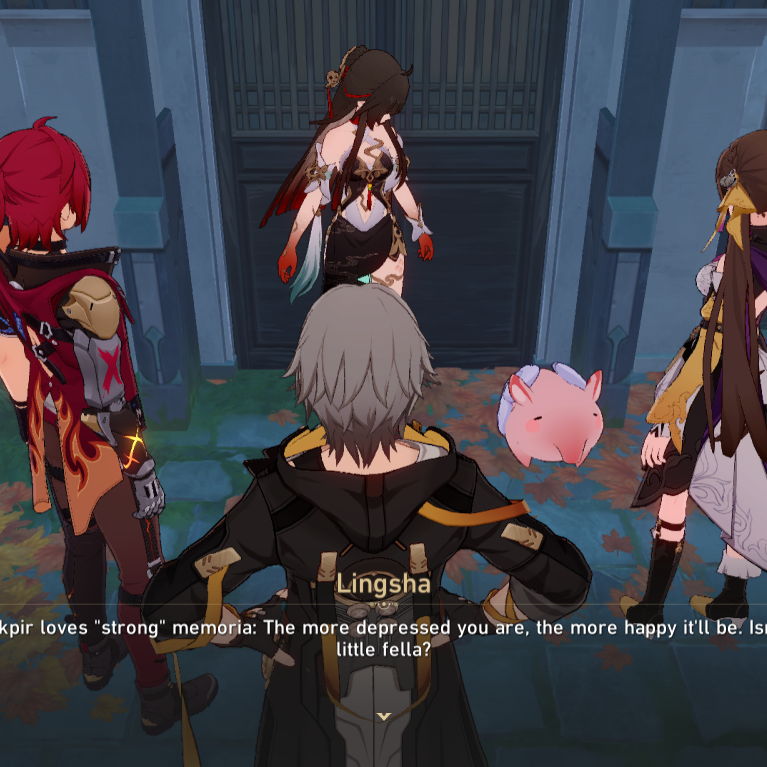The width and height of the screenshot is (767, 767).
Task: Click the dialogue continue arrow
Action: tap(384, 716)
